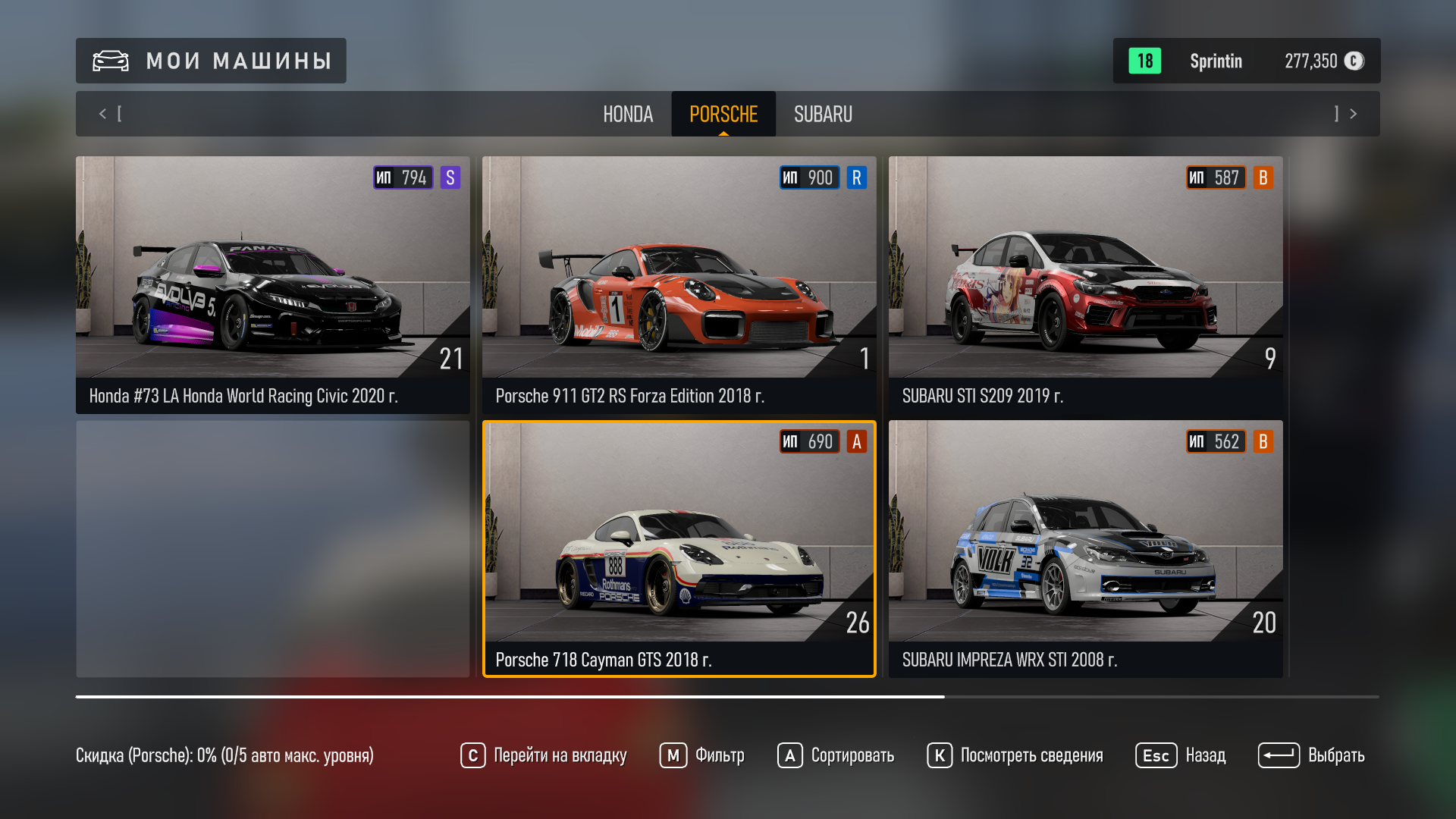This screenshot has height=819, width=1456.
Task: Choose the SUBARU IMPREZA WRX STI 2008
Action: 1085,548
